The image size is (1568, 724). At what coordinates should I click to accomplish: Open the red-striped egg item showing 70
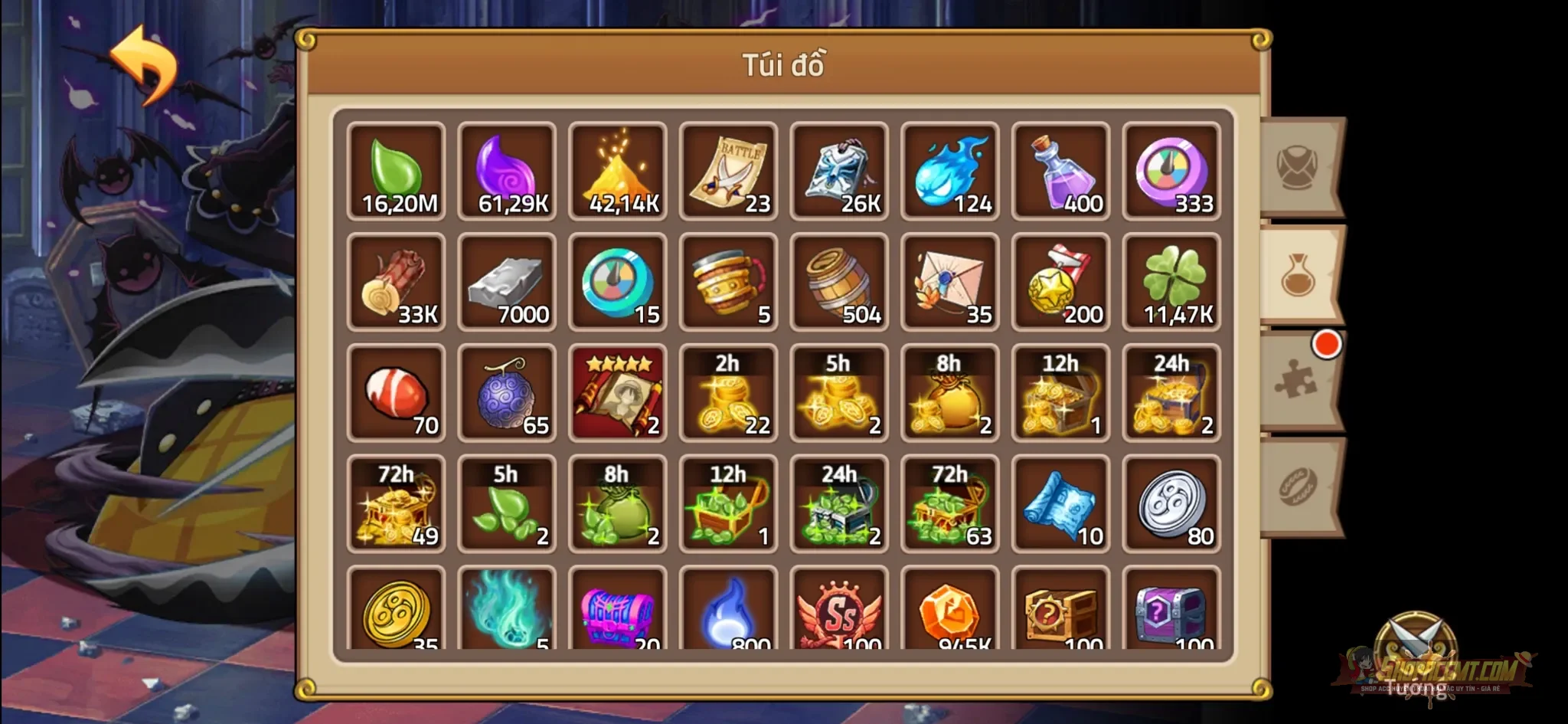[398, 391]
